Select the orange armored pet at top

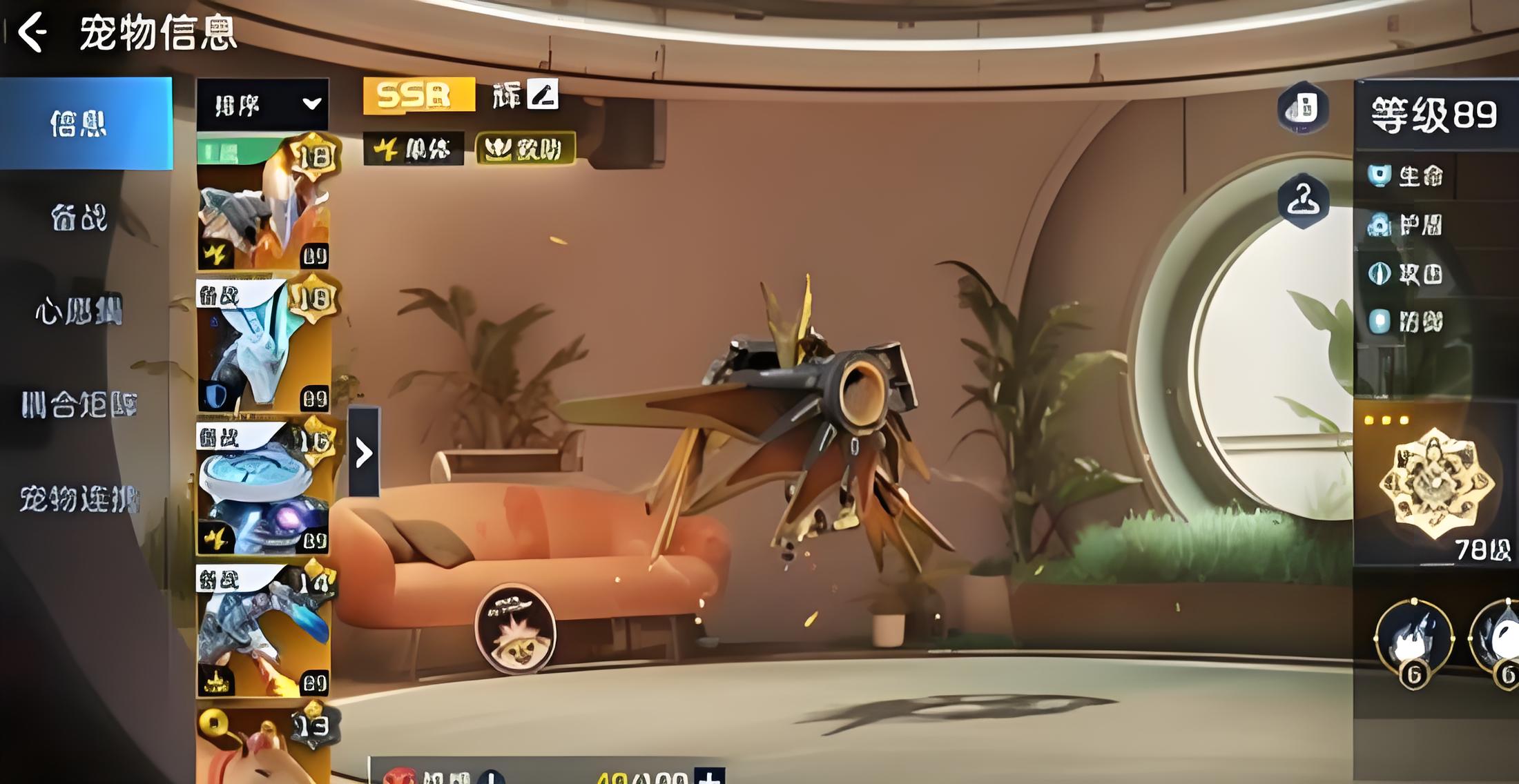[263, 204]
